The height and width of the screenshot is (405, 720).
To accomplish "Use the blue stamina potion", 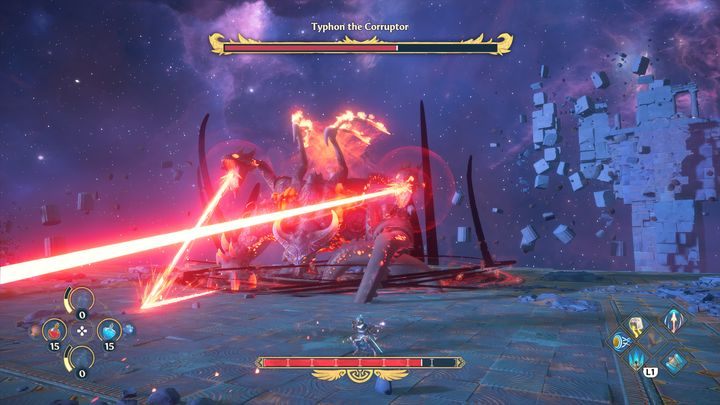I will (107, 329).
